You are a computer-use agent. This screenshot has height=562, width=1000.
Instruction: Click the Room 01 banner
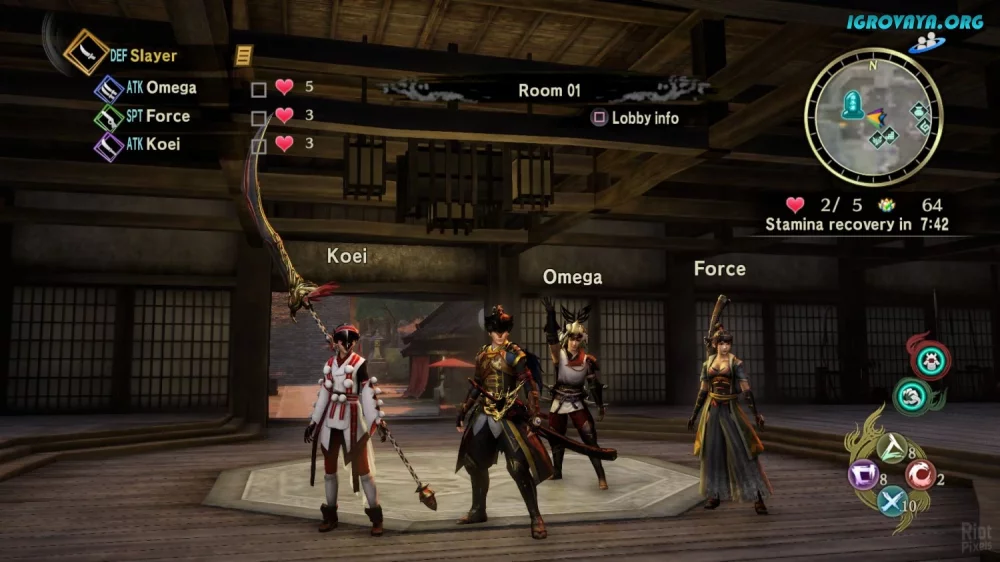(x=549, y=90)
